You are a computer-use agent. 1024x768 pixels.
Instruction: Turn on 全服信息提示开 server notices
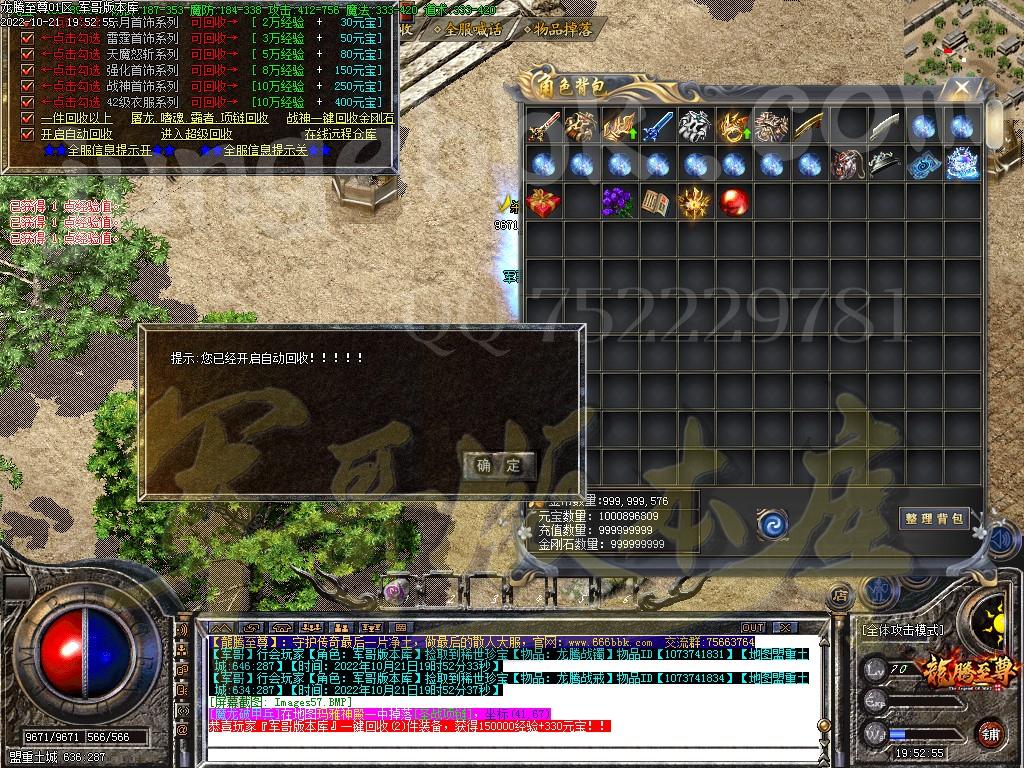108,150
